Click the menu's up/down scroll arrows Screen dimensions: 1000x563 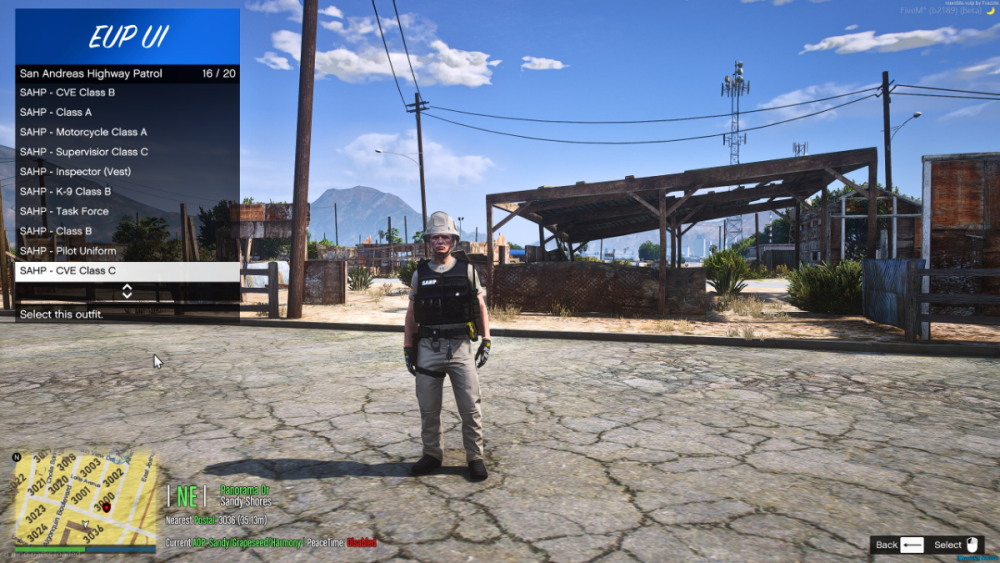pos(127,291)
